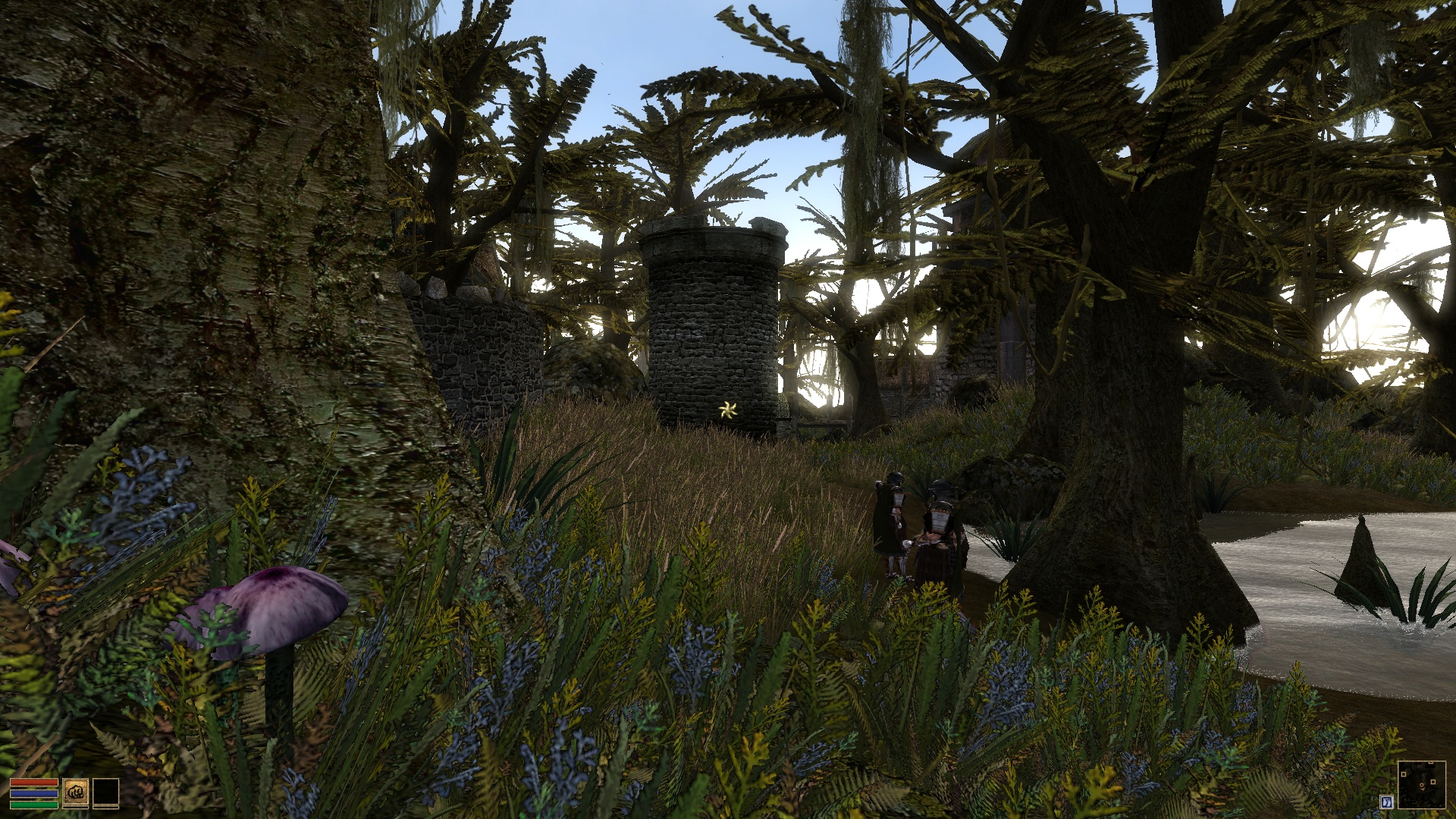Click the weather indicator icon beside the minimap
The image size is (1456, 819).
(1387, 802)
